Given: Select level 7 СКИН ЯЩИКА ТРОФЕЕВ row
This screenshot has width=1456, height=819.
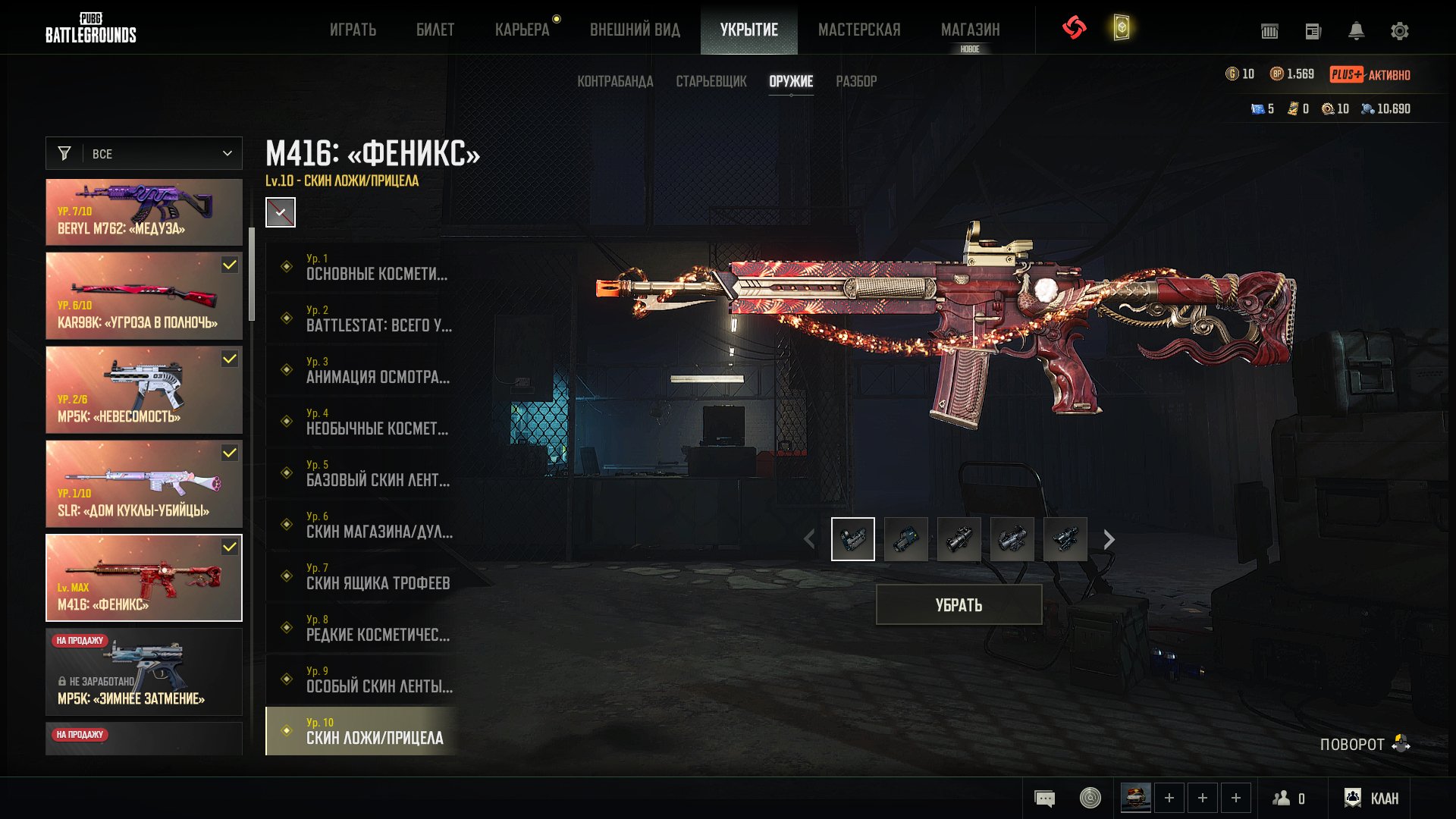Looking at the screenshot, I should 362,576.
